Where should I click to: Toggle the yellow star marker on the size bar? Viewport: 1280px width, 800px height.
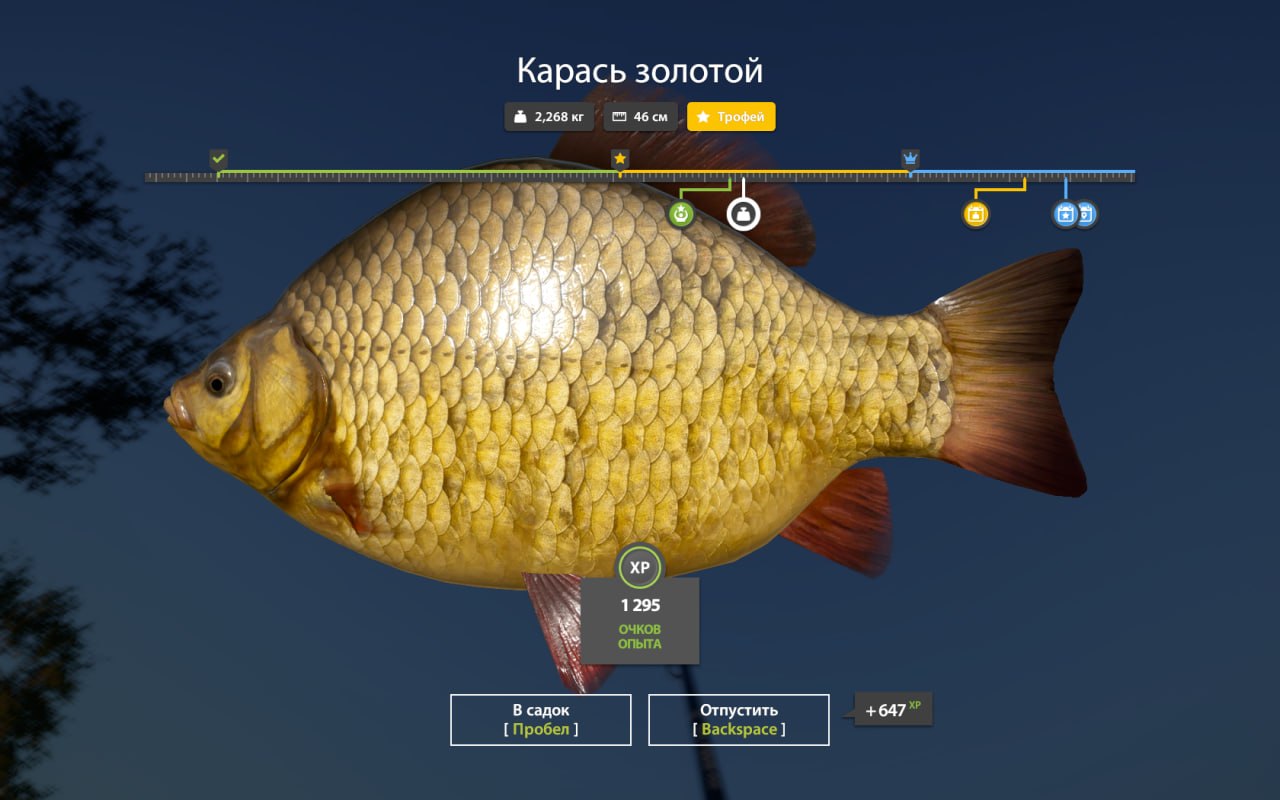(620, 157)
